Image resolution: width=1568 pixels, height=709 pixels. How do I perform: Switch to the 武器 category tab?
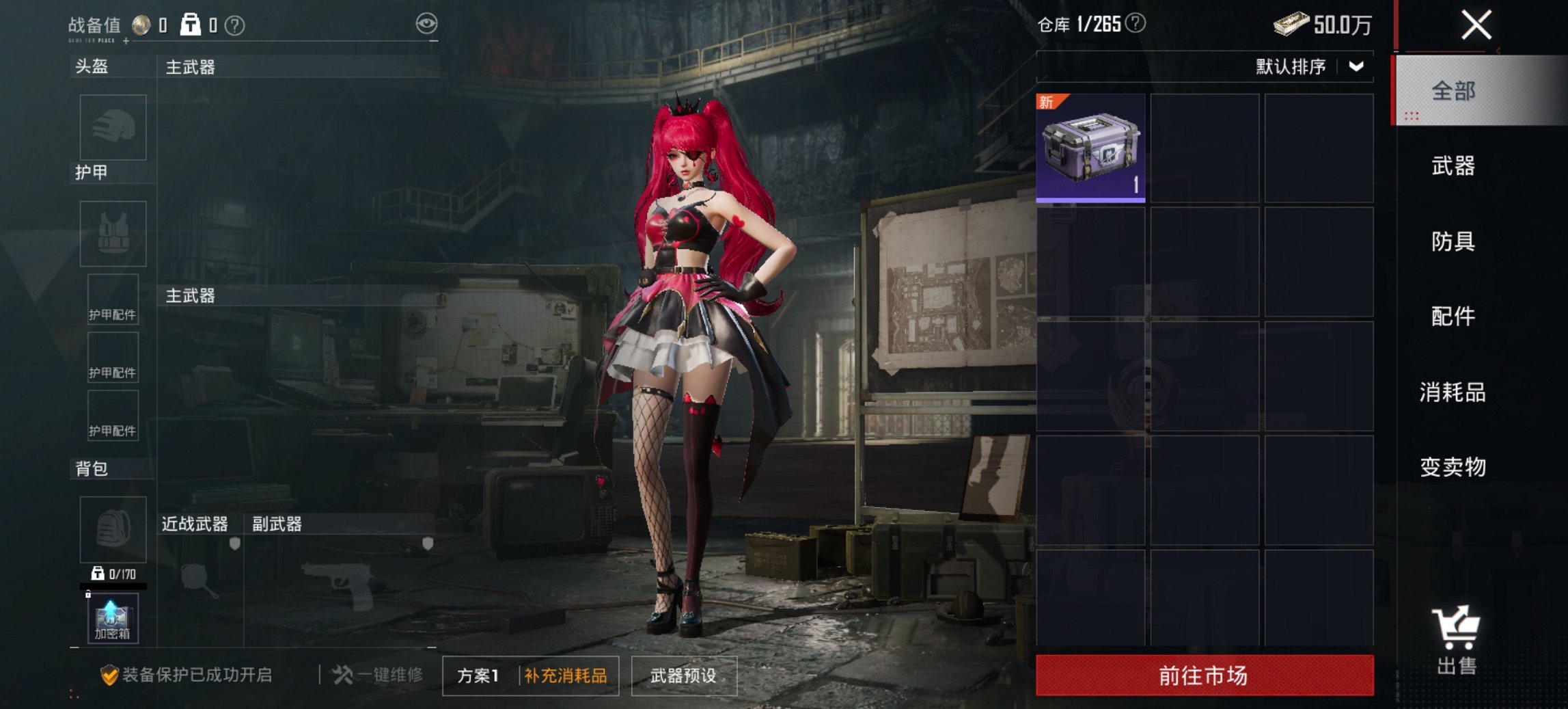point(1453,166)
